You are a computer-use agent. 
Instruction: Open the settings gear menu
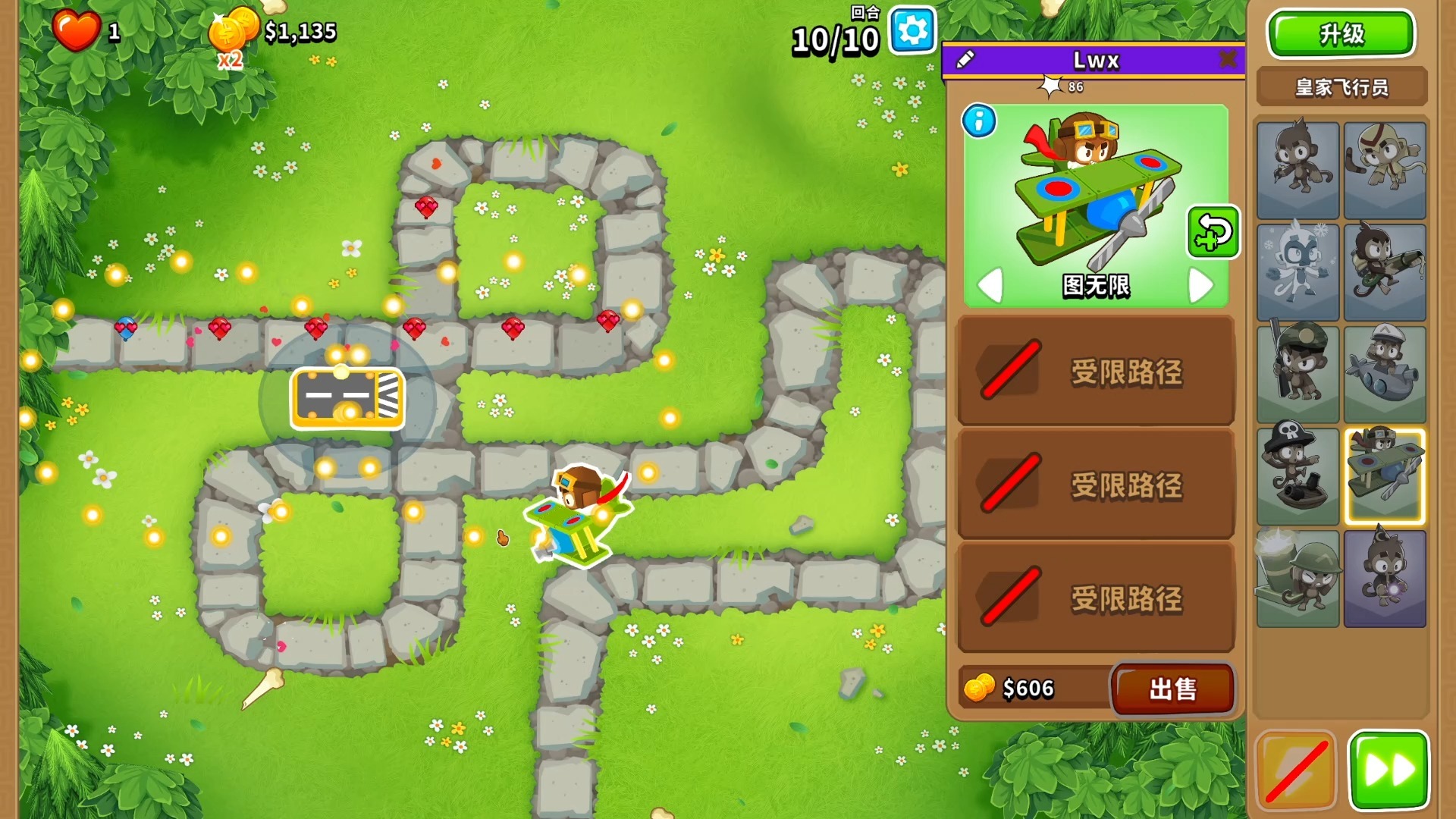click(x=912, y=31)
